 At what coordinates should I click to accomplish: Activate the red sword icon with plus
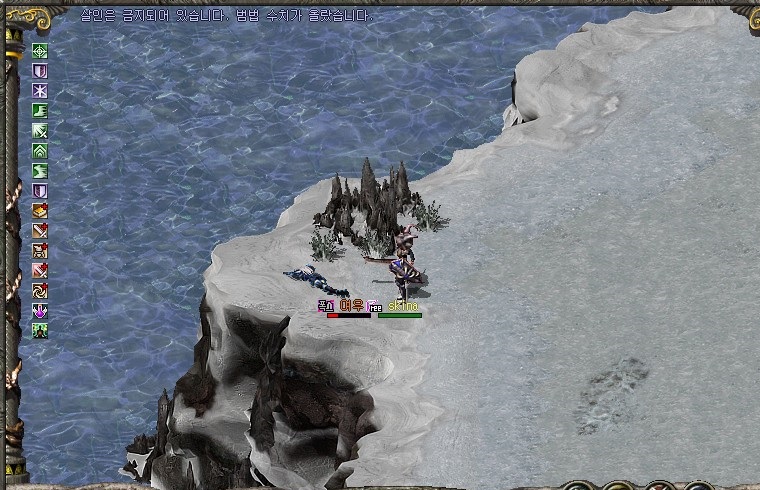[x=40, y=271]
